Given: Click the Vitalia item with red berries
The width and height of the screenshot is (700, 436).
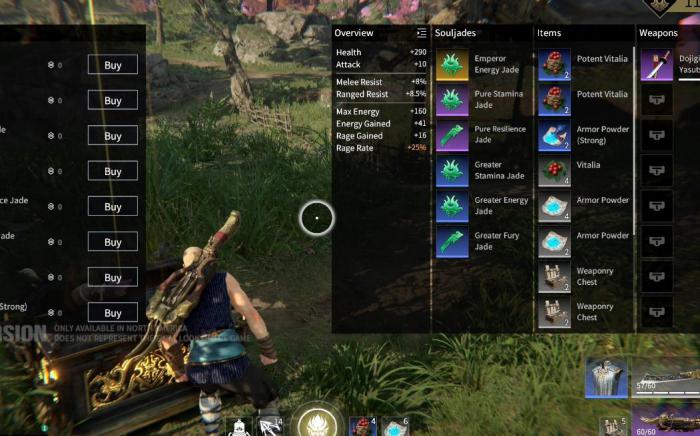Looking at the screenshot, I should point(554,171).
